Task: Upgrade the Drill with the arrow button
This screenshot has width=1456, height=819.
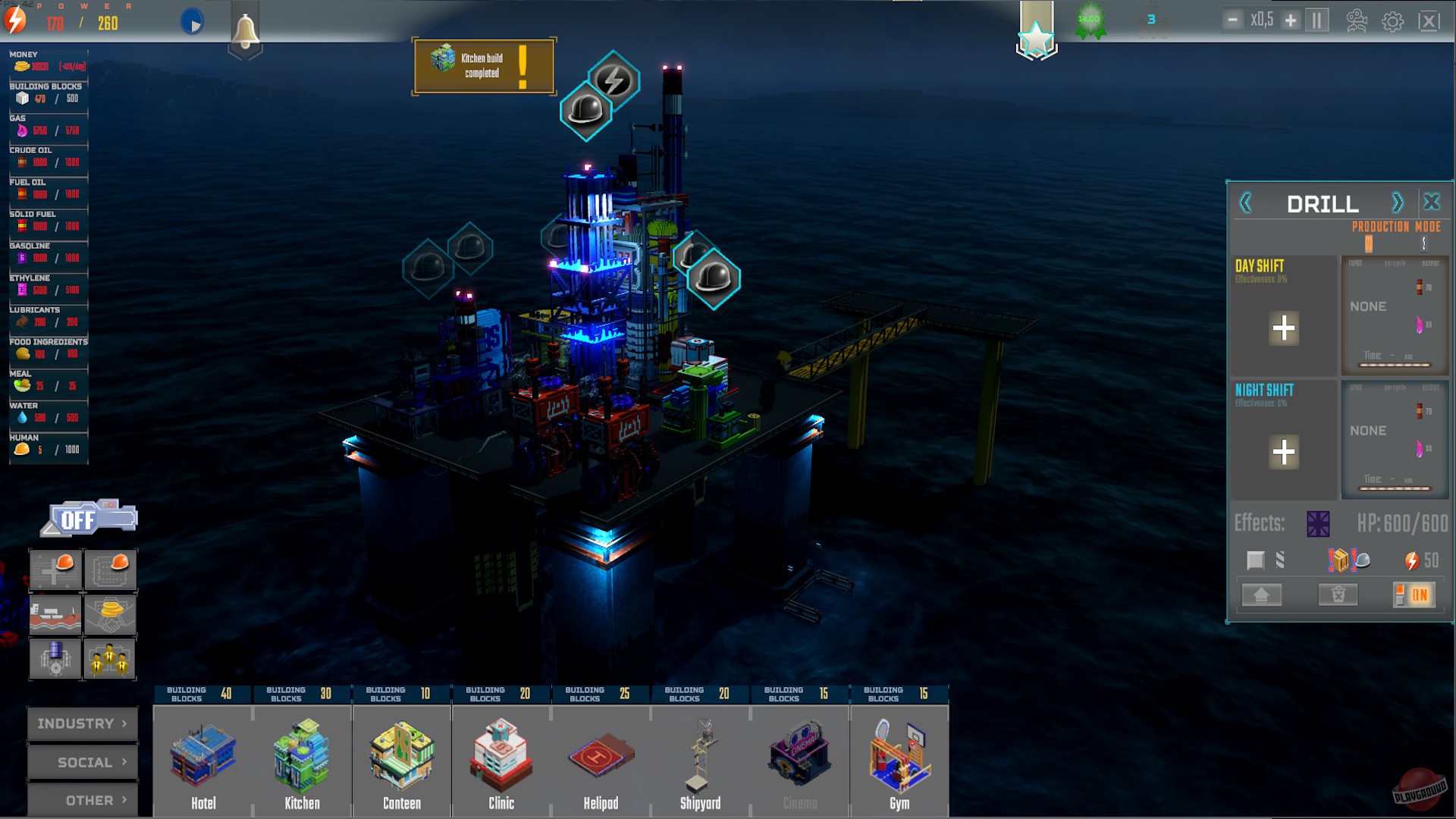Action: [x=1260, y=595]
